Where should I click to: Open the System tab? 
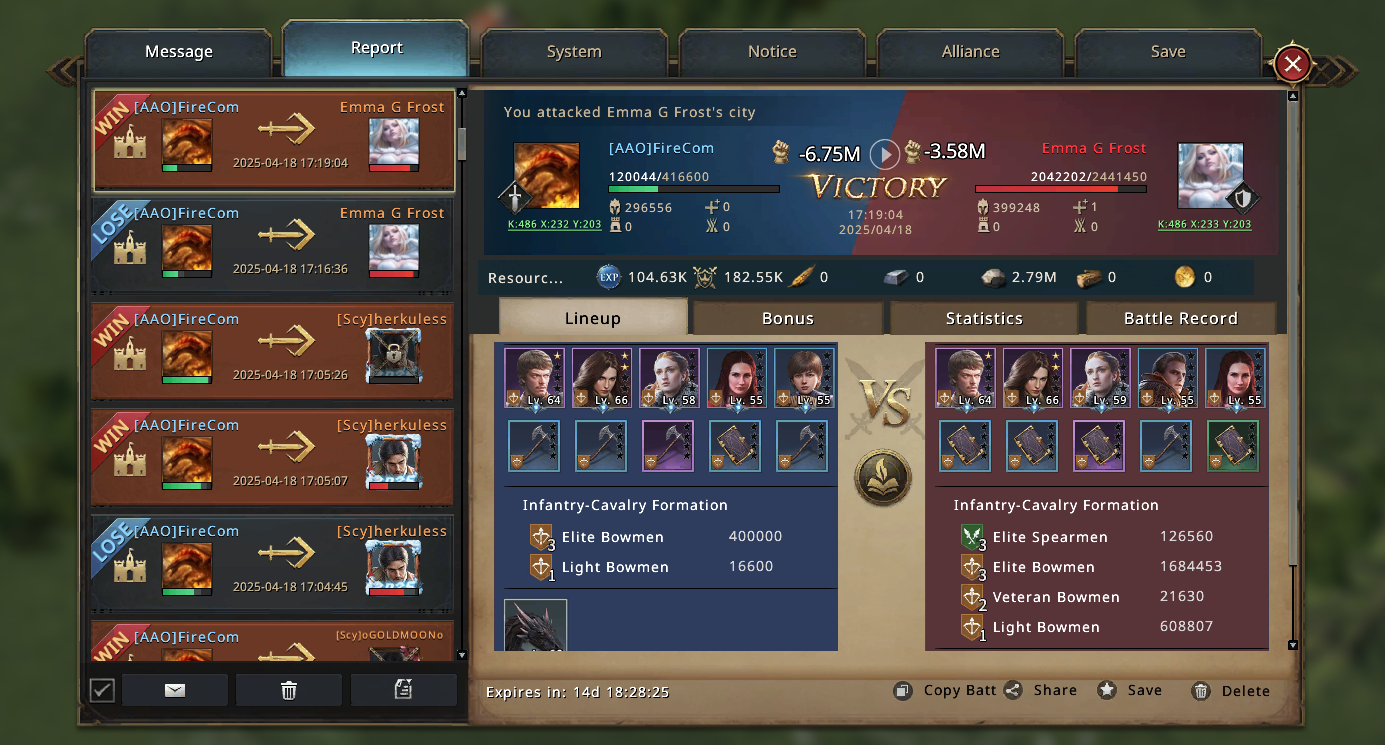(x=574, y=52)
